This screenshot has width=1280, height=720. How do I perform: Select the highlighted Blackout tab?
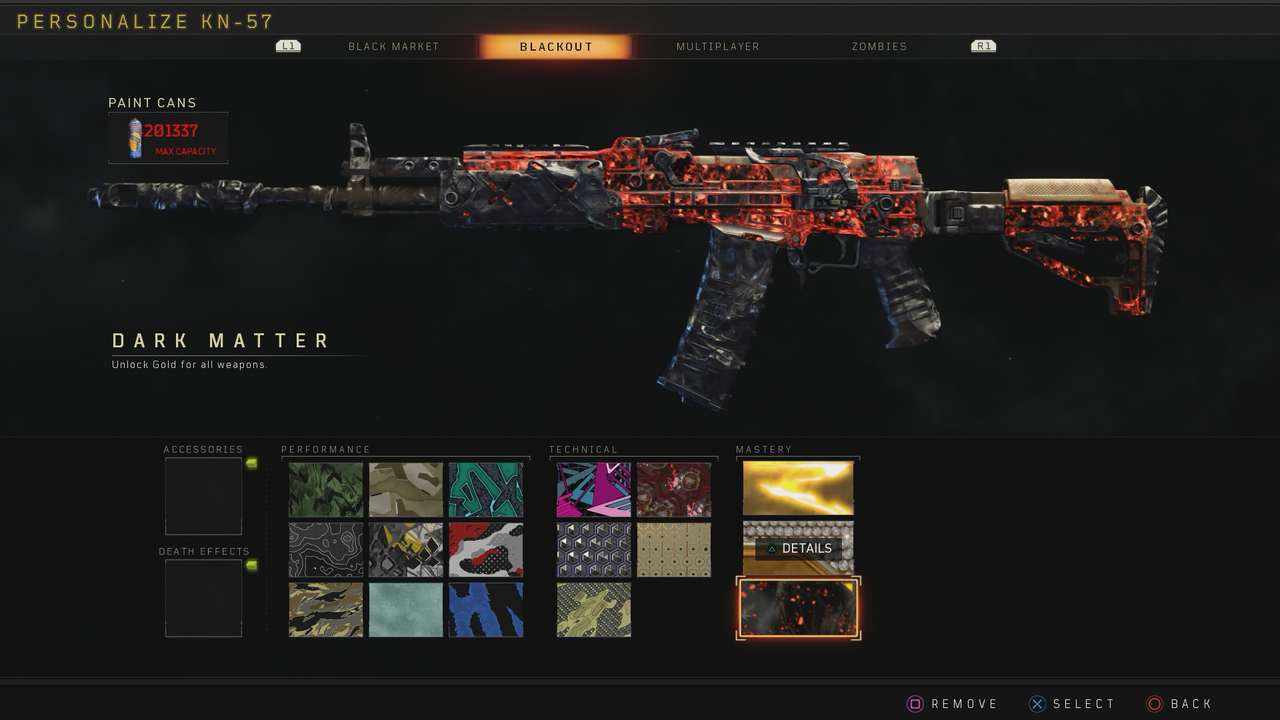tap(556, 47)
